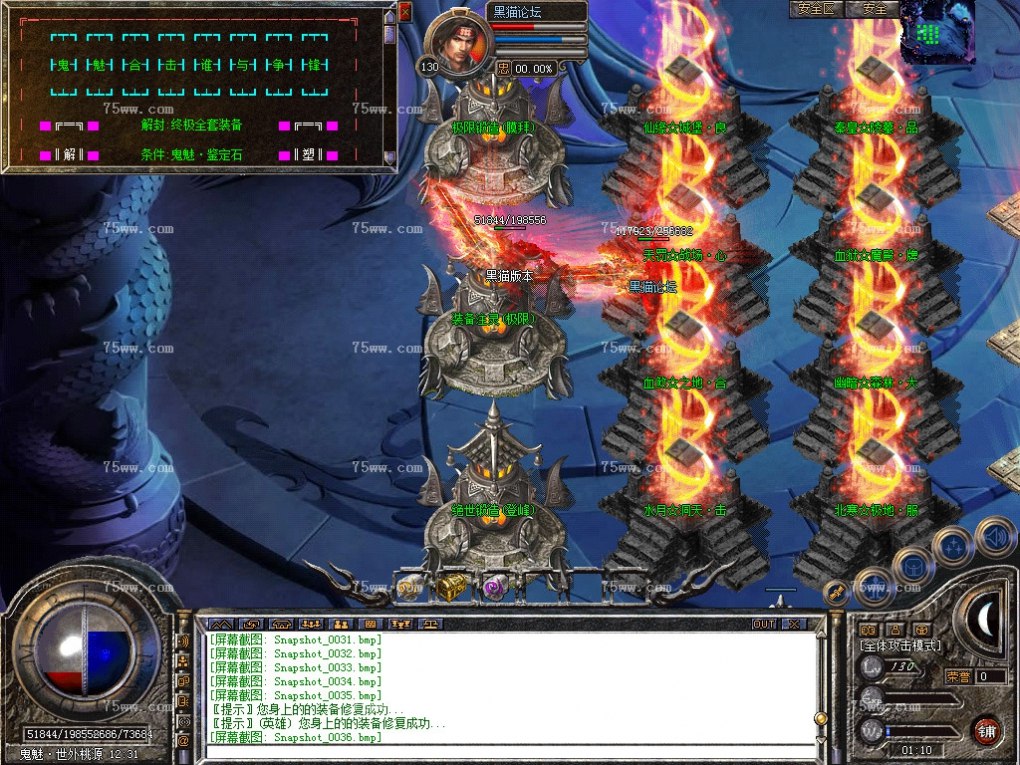This screenshot has height=765, width=1020.
Task: Click the chat scrollbar gold knob
Action: point(821,718)
